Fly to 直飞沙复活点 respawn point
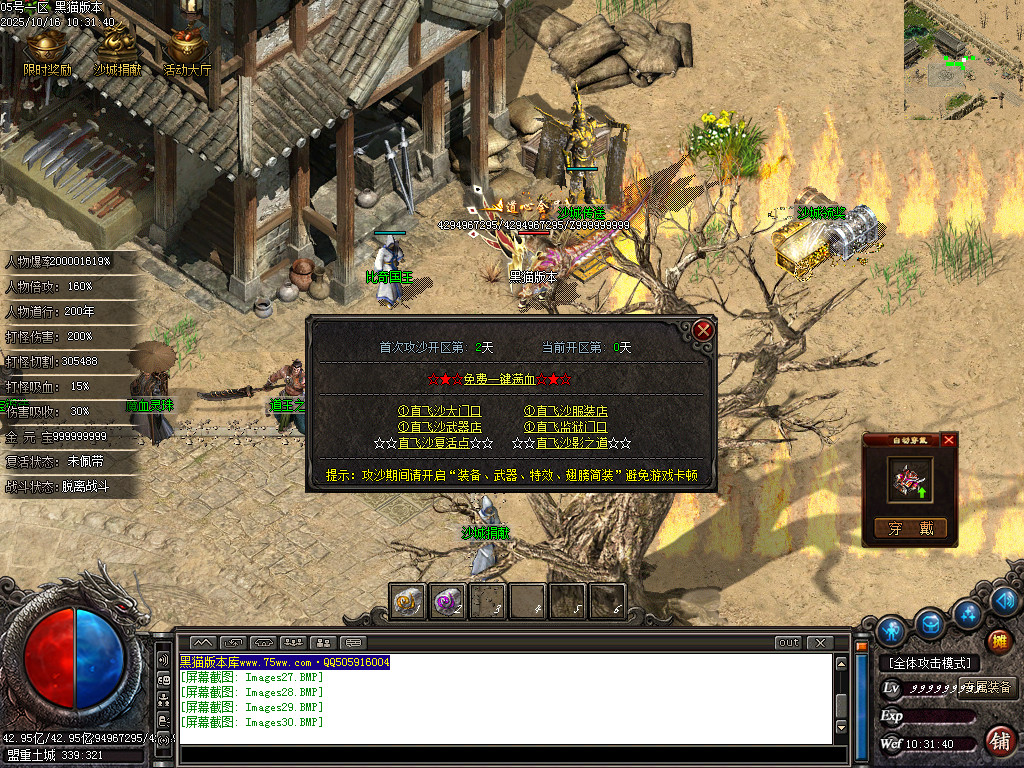The image size is (1024, 768). coord(434,443)
